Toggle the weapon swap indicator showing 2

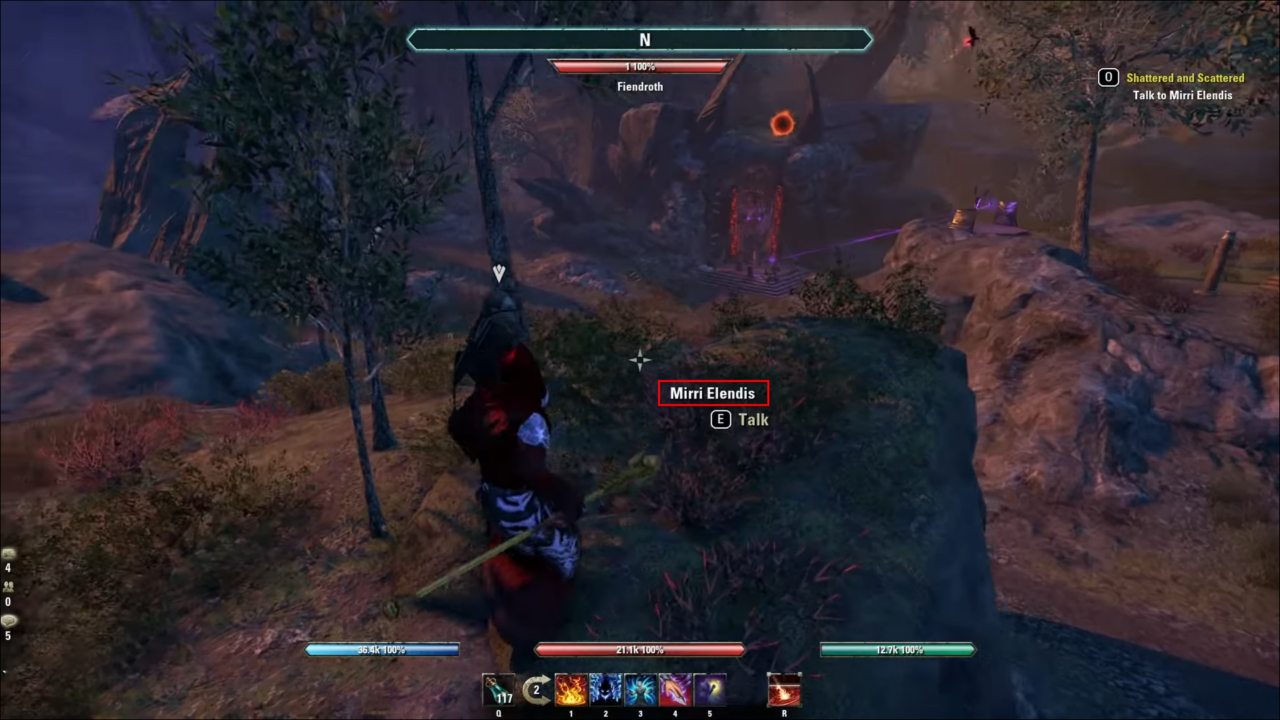[x=536, y=689]
